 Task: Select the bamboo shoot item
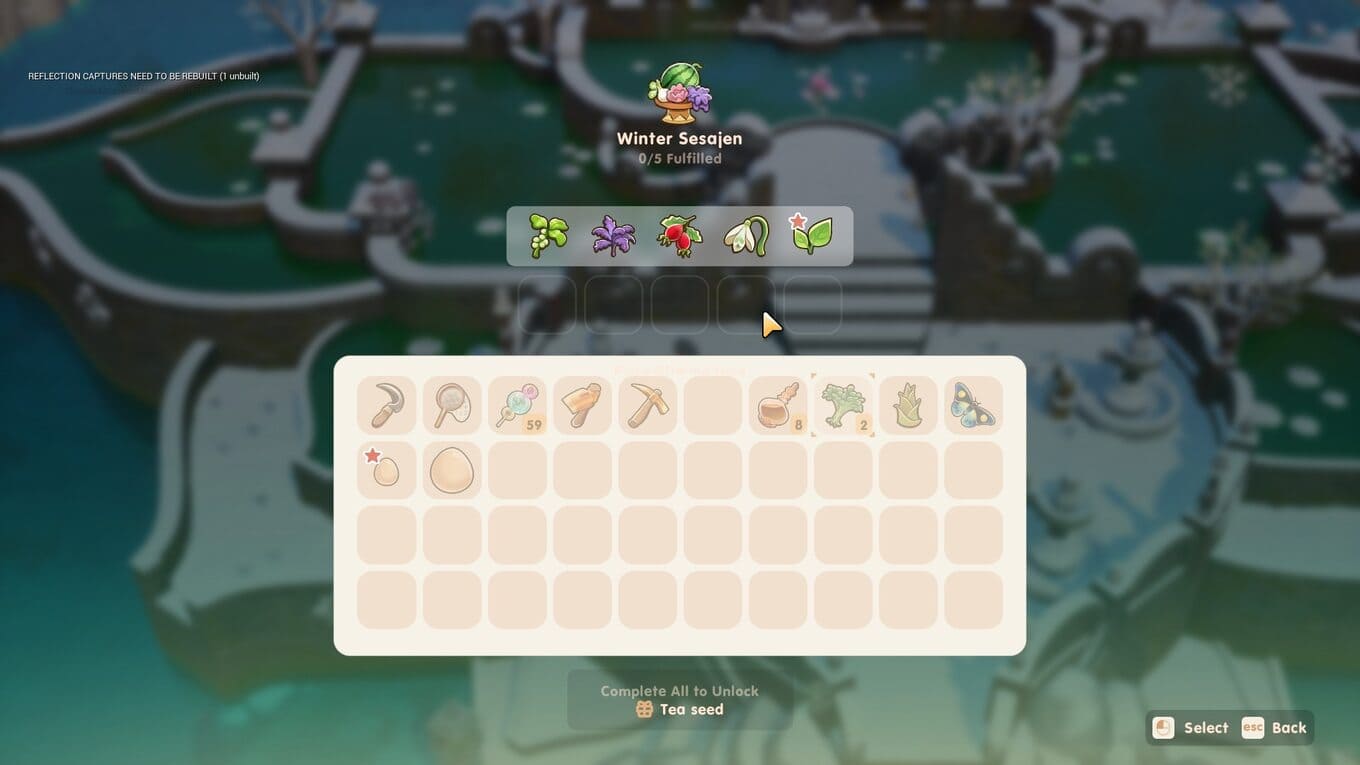point(908,406)
